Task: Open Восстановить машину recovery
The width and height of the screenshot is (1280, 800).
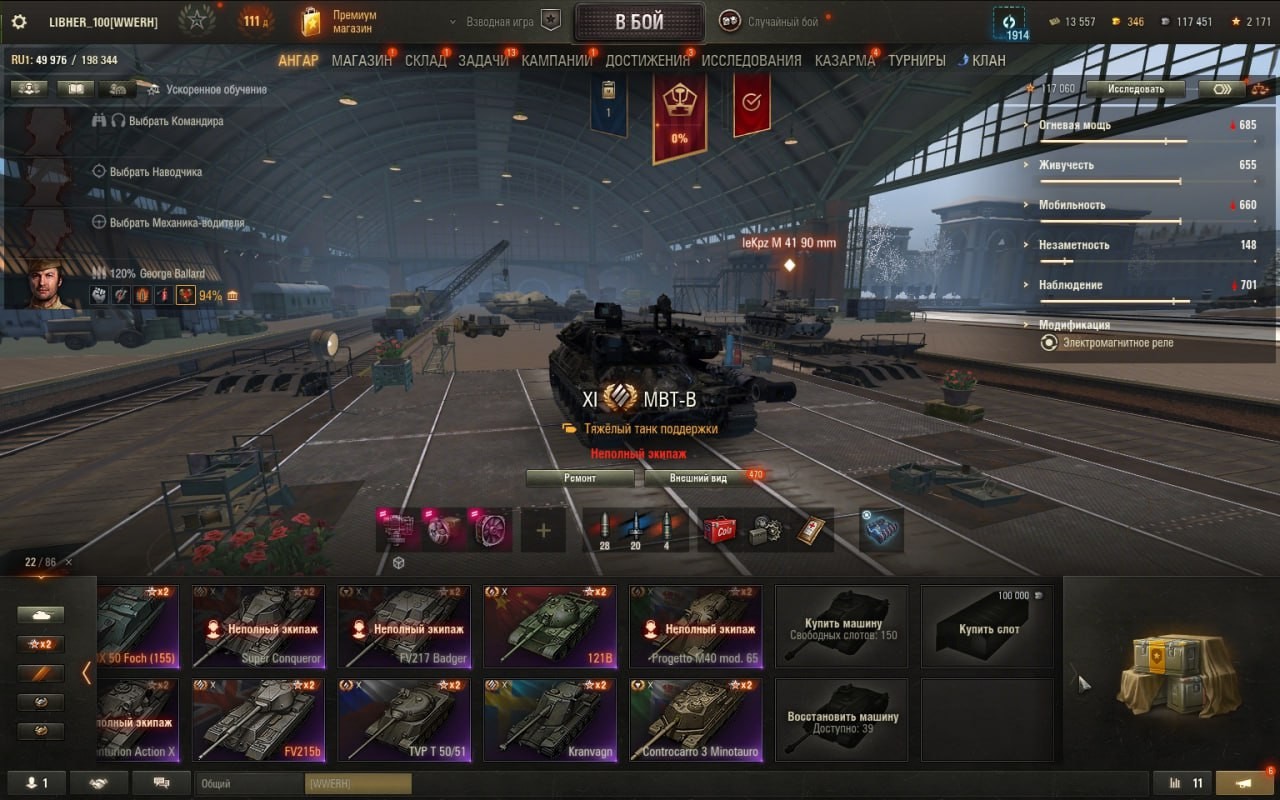Action: tap(842, 720)
